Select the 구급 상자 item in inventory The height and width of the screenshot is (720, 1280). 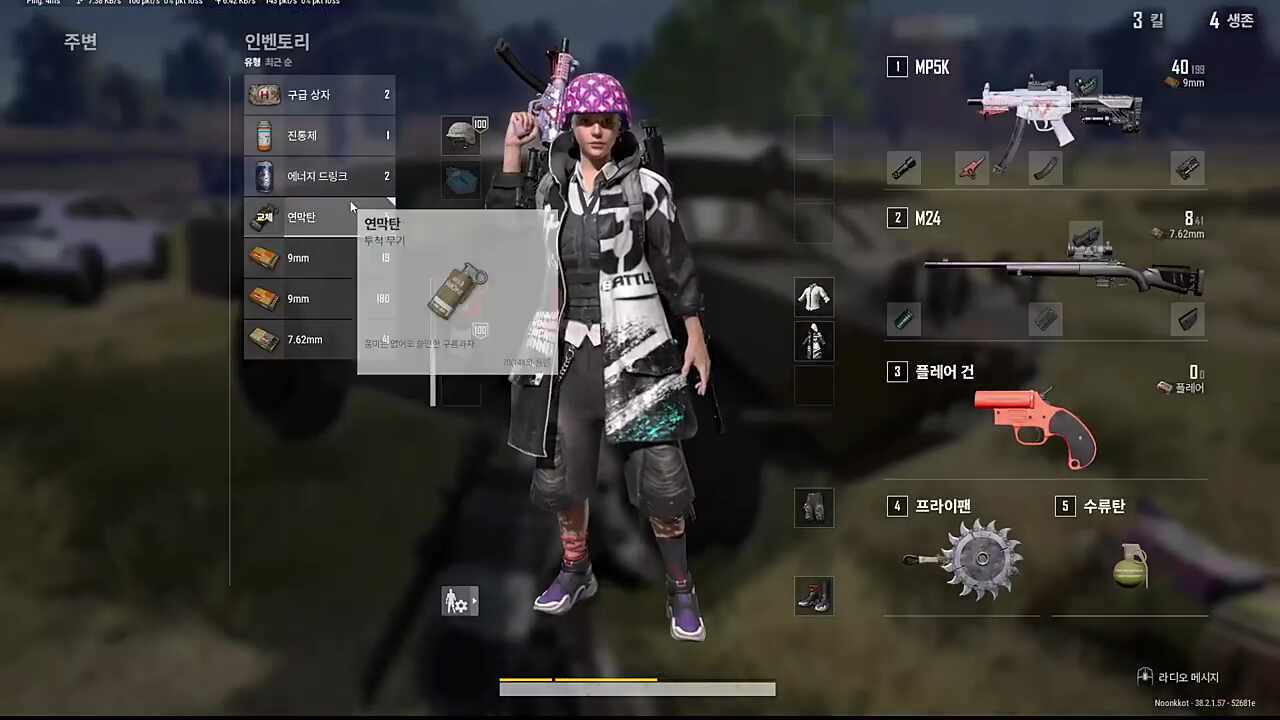pyautogui.click(x=308, y=94)
